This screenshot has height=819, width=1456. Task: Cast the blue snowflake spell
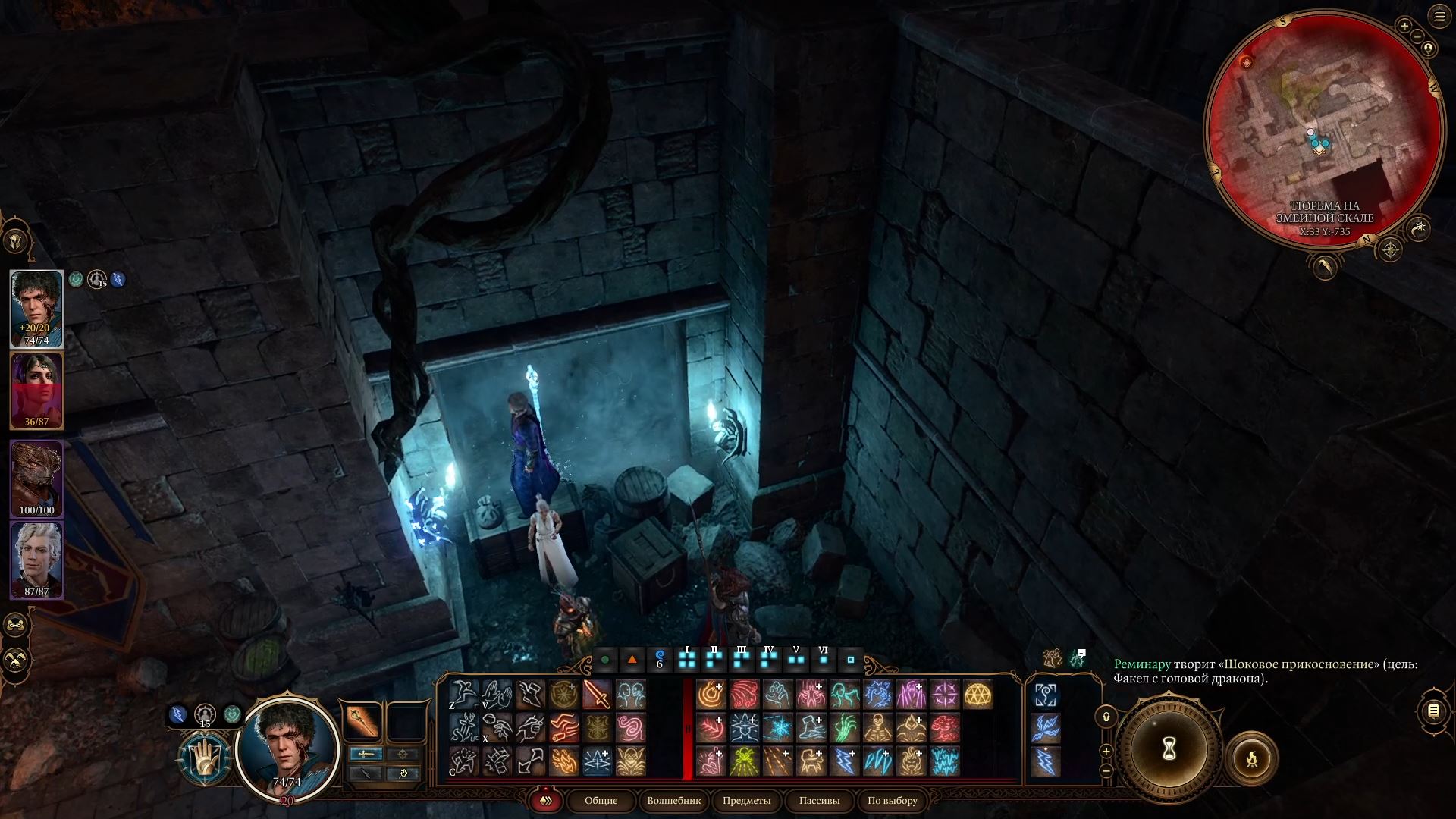point(777,728)
